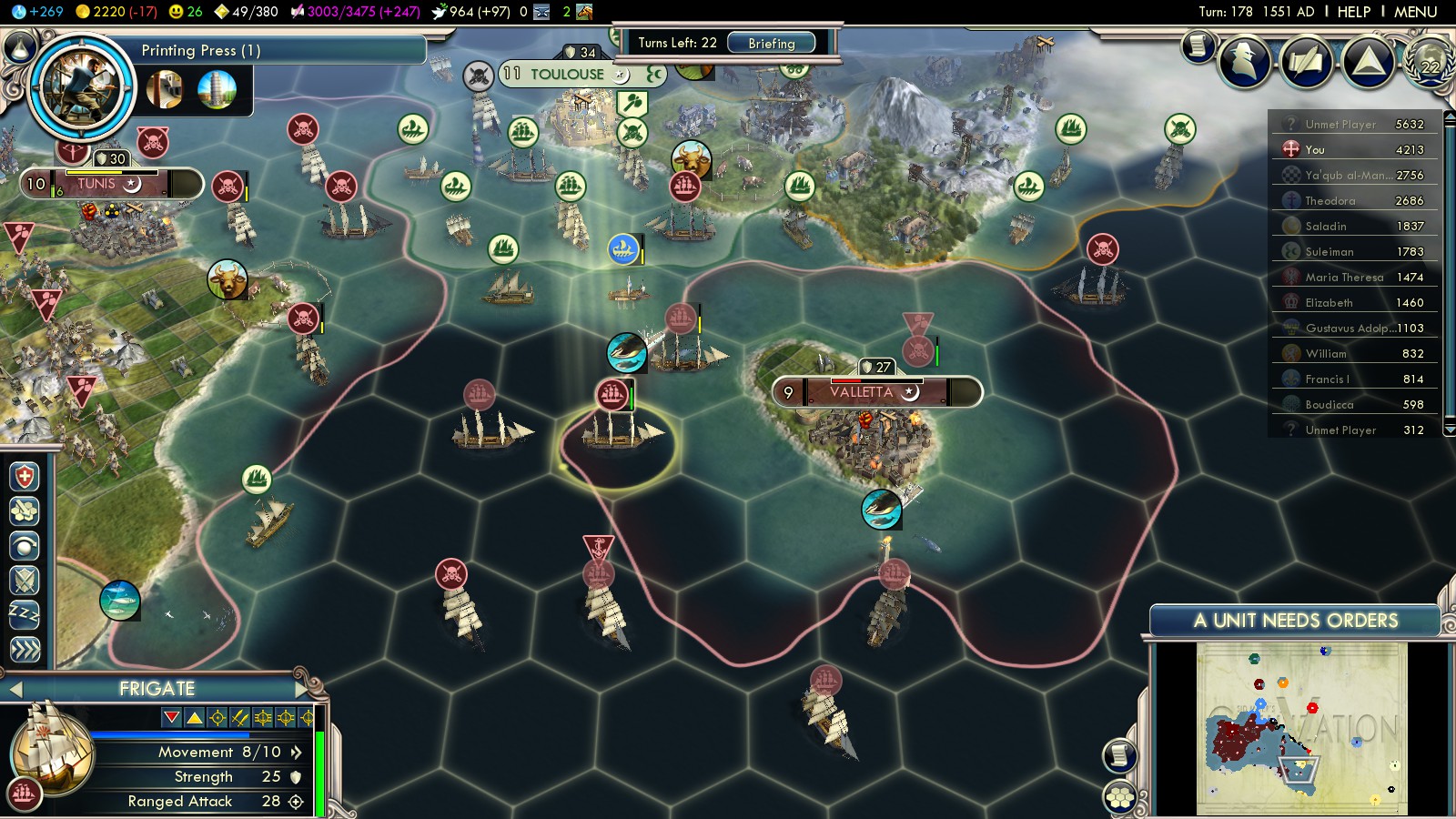Open the Printing Press research portrait
The image size is (1456, 819).
[81, 86]
